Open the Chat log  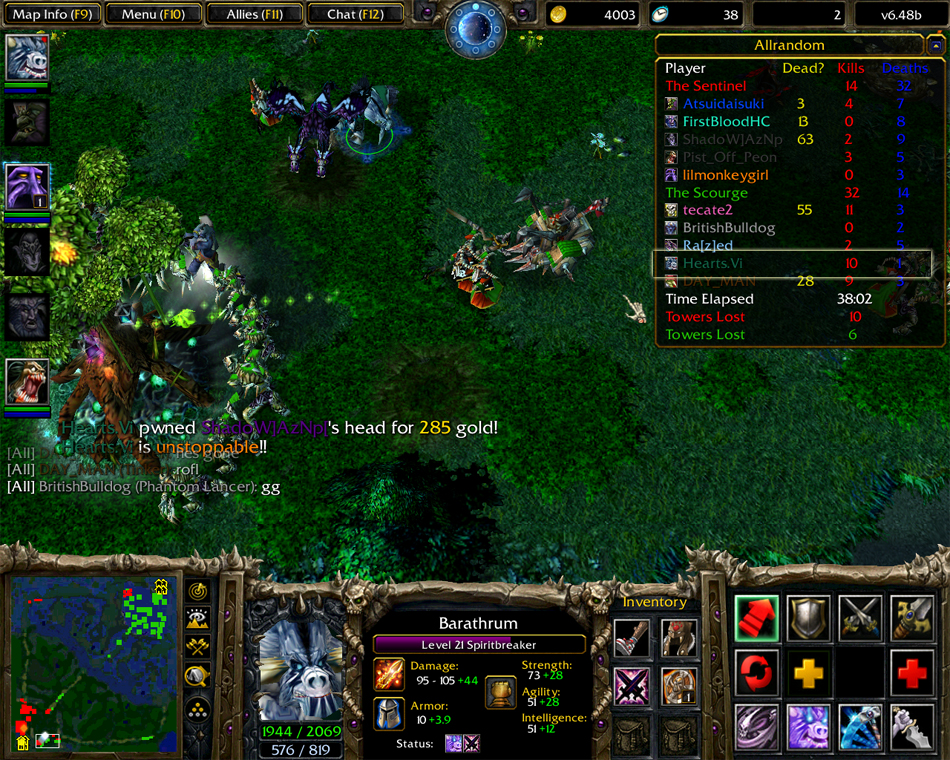click(x=355, y=14)
